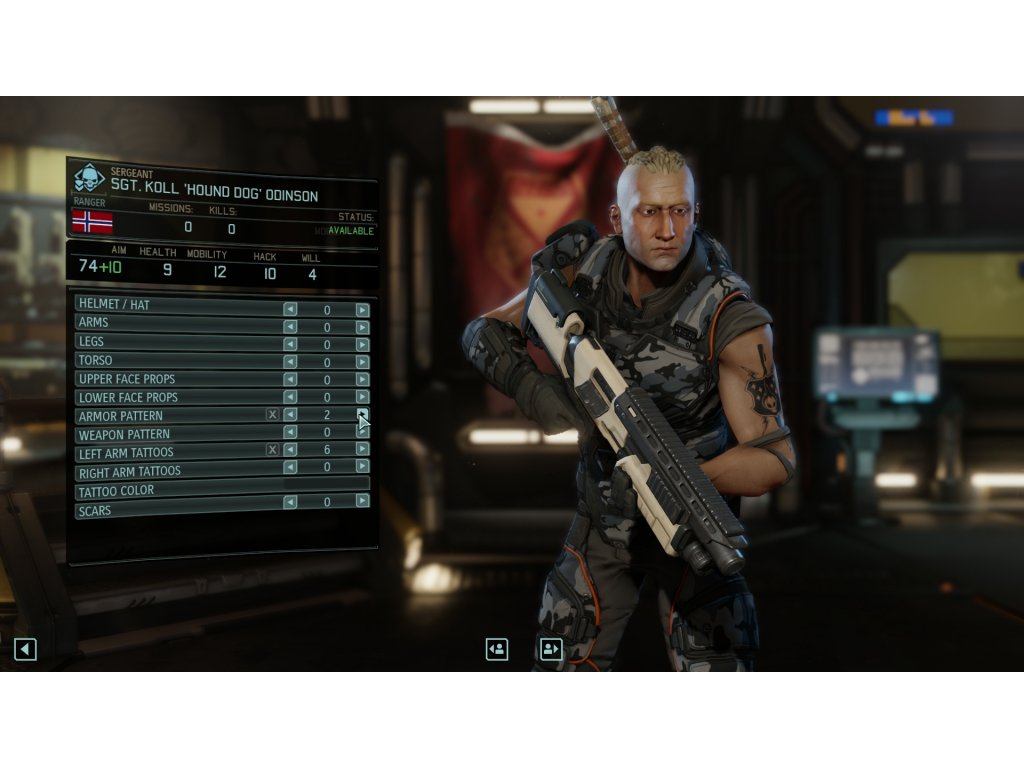Cycle Scars forward with the right arrow

click(362, 501)
